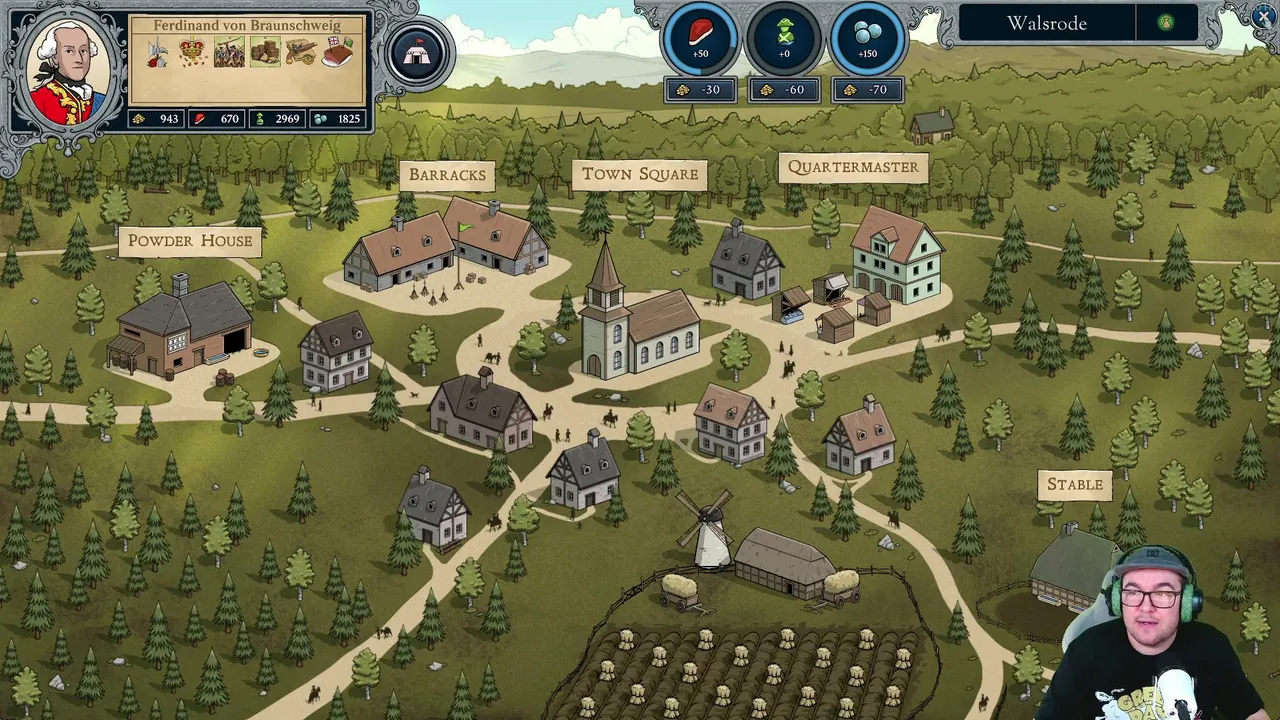Click the flintlock pistol trait icon
Image resolution: width=1280 pixels, height=720 pixels.
pos(301,52)
